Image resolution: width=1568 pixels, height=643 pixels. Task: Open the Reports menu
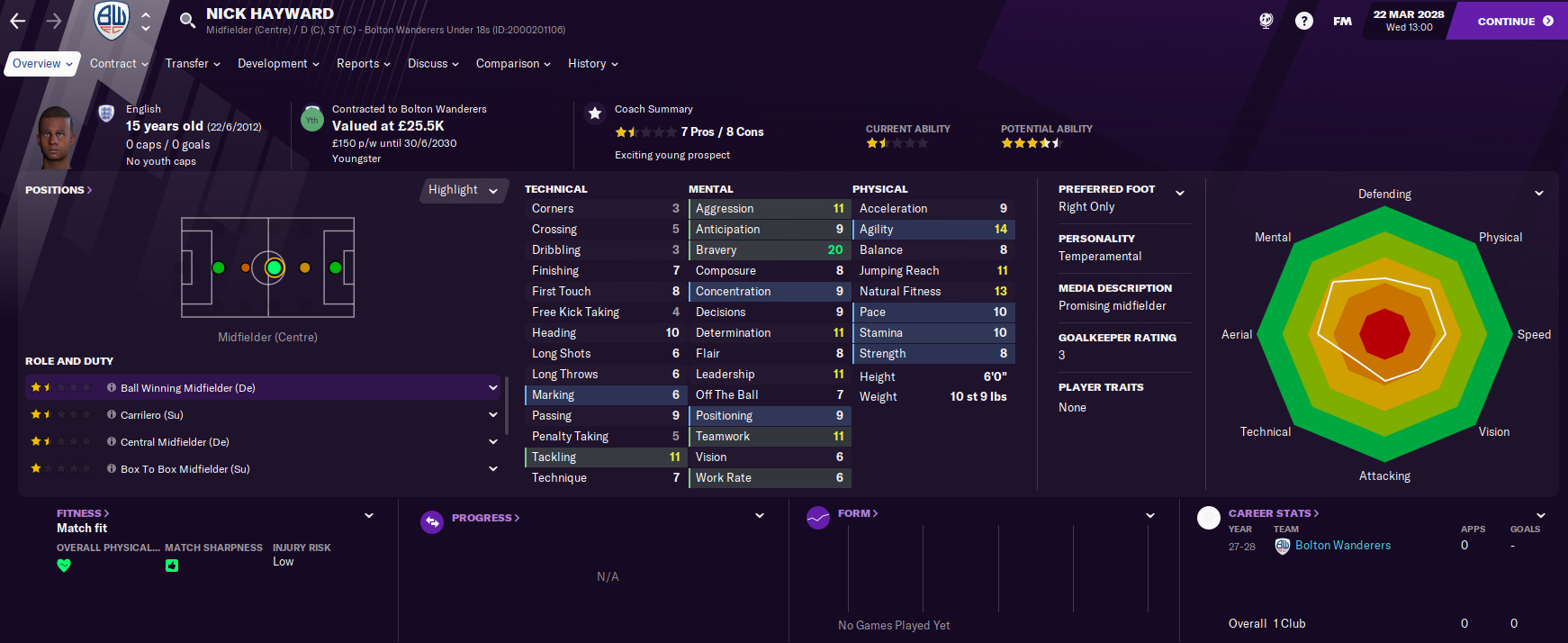[x=363, y=64]
